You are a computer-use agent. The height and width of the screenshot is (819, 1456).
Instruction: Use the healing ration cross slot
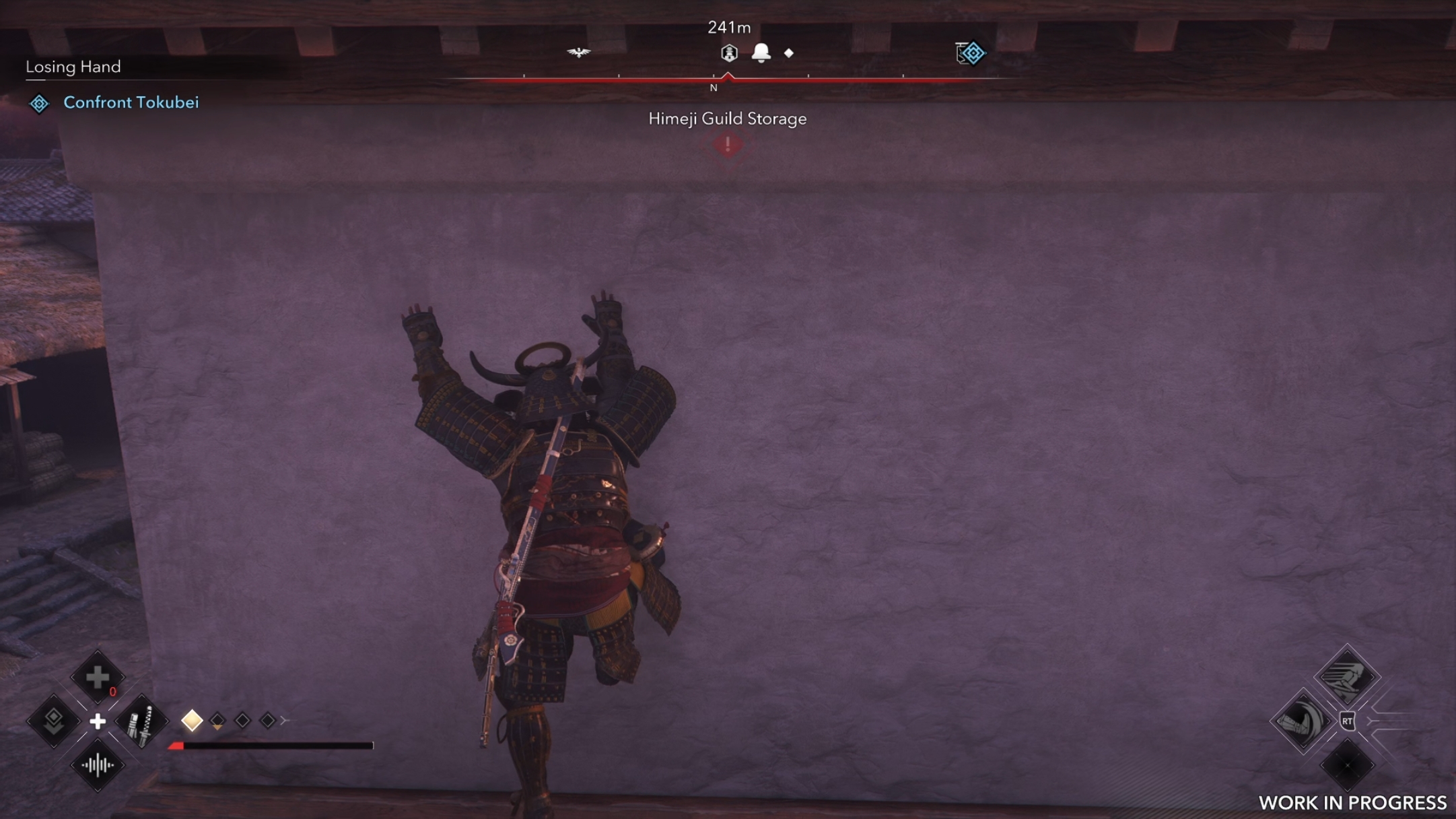click(98, 677)
